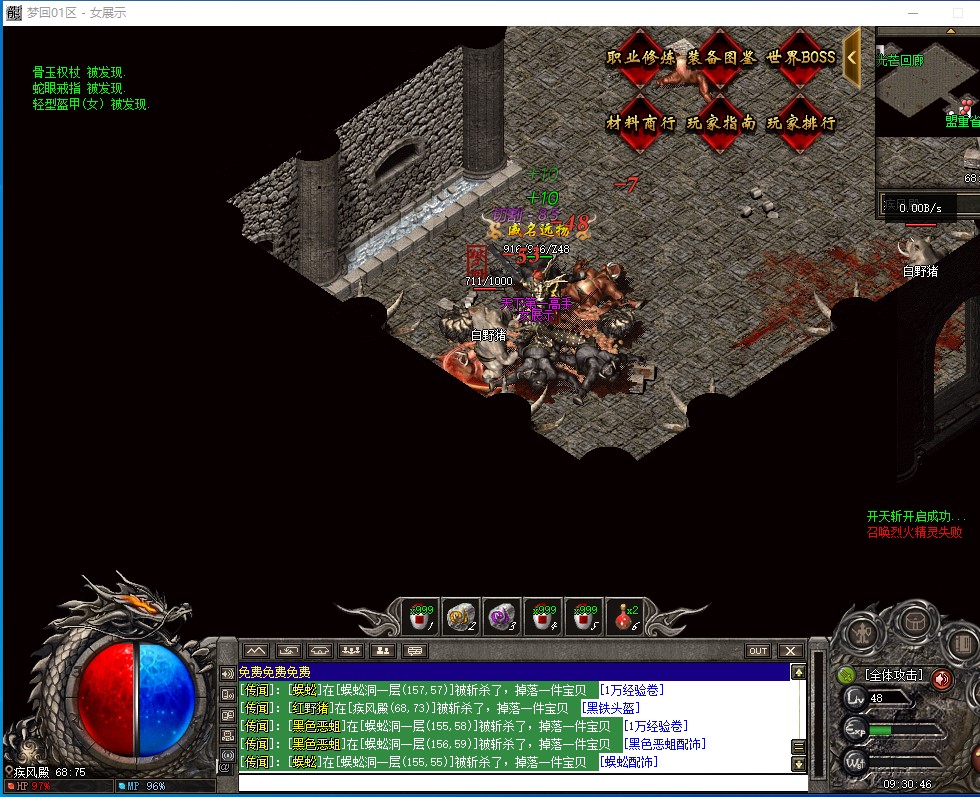Close the chat panel with X button
980x797 pixels.
(790, 651)
